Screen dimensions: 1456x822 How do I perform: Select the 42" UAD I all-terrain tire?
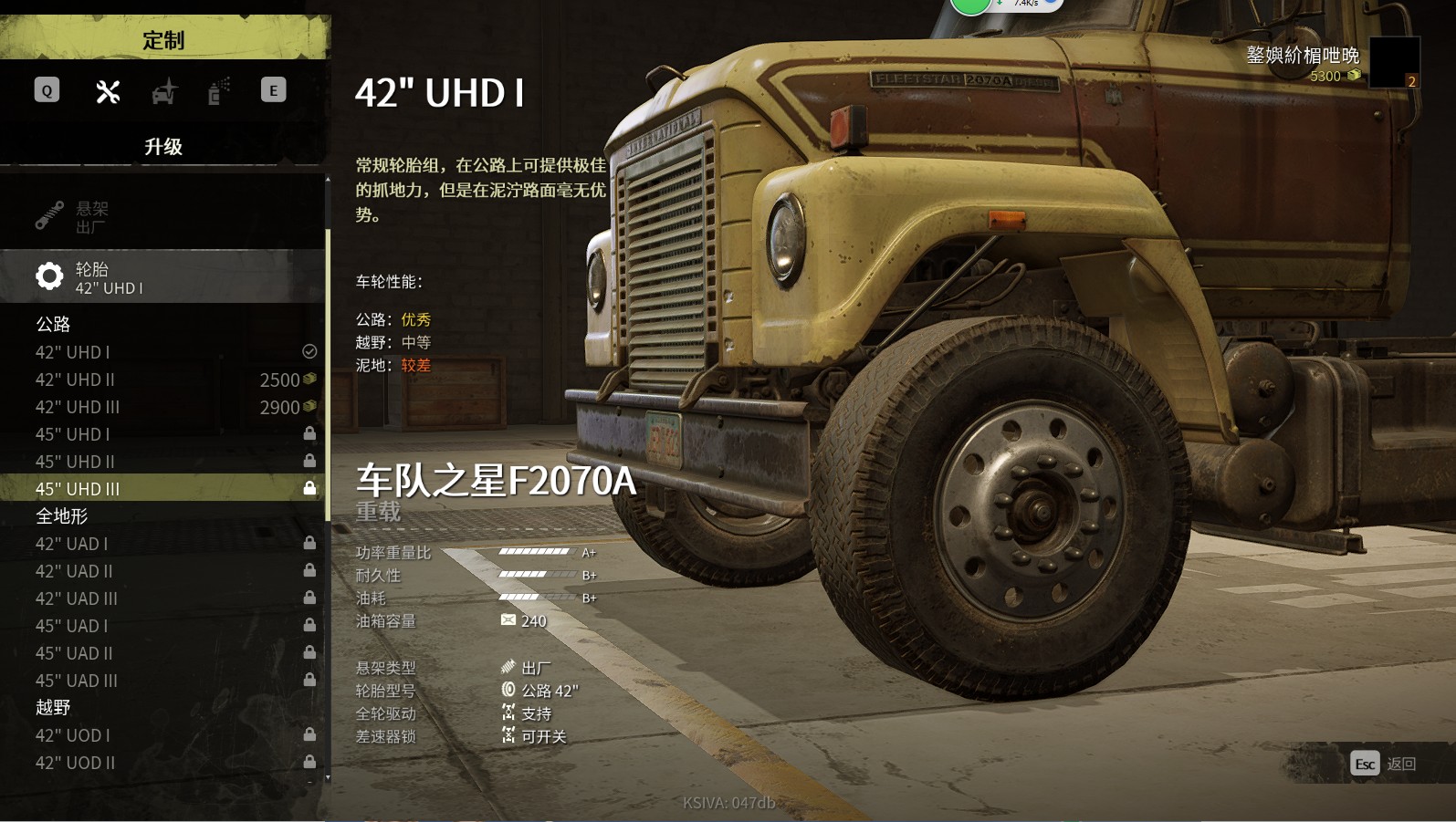point(162,544)
